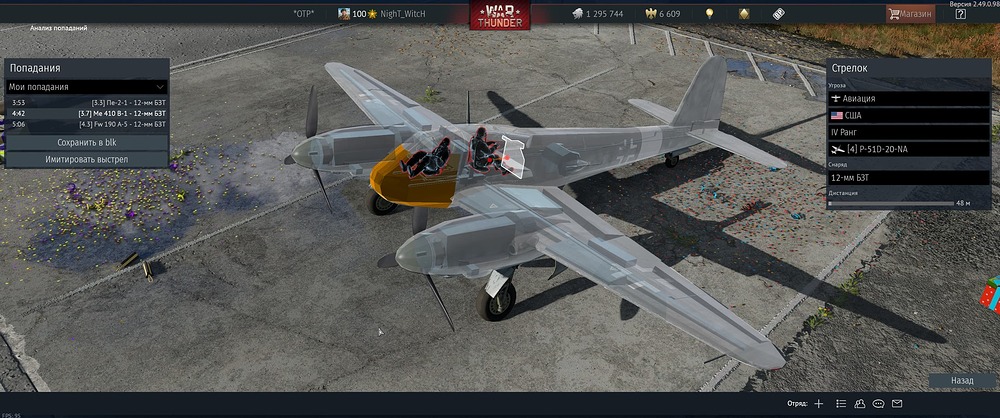This screenshot has height=418, width=1000.
Task: Click 'Имитировать выстрел' button
Action: coord(86,159)
